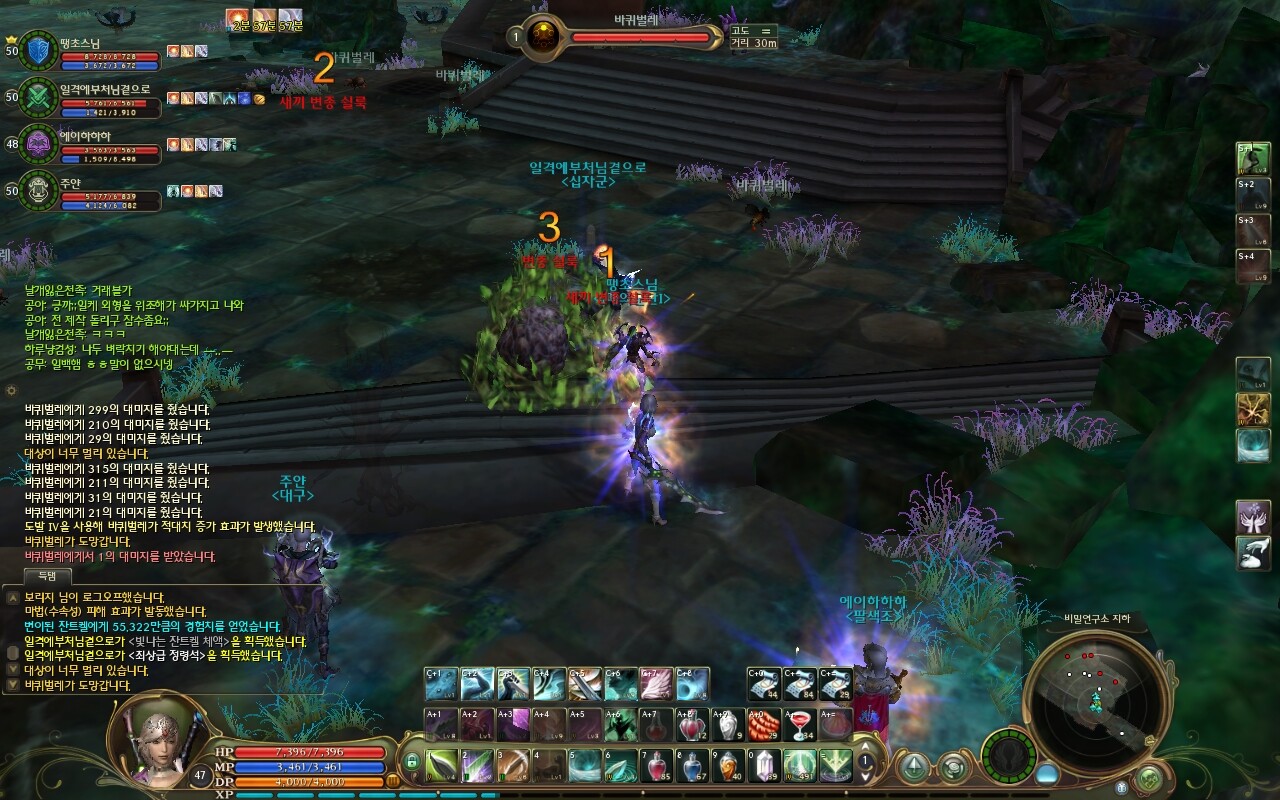Image resolution: width=1280 pixels, height=800 pixels.
Task: Activate the pink wing skill on C+7
Action: point(656,684)
